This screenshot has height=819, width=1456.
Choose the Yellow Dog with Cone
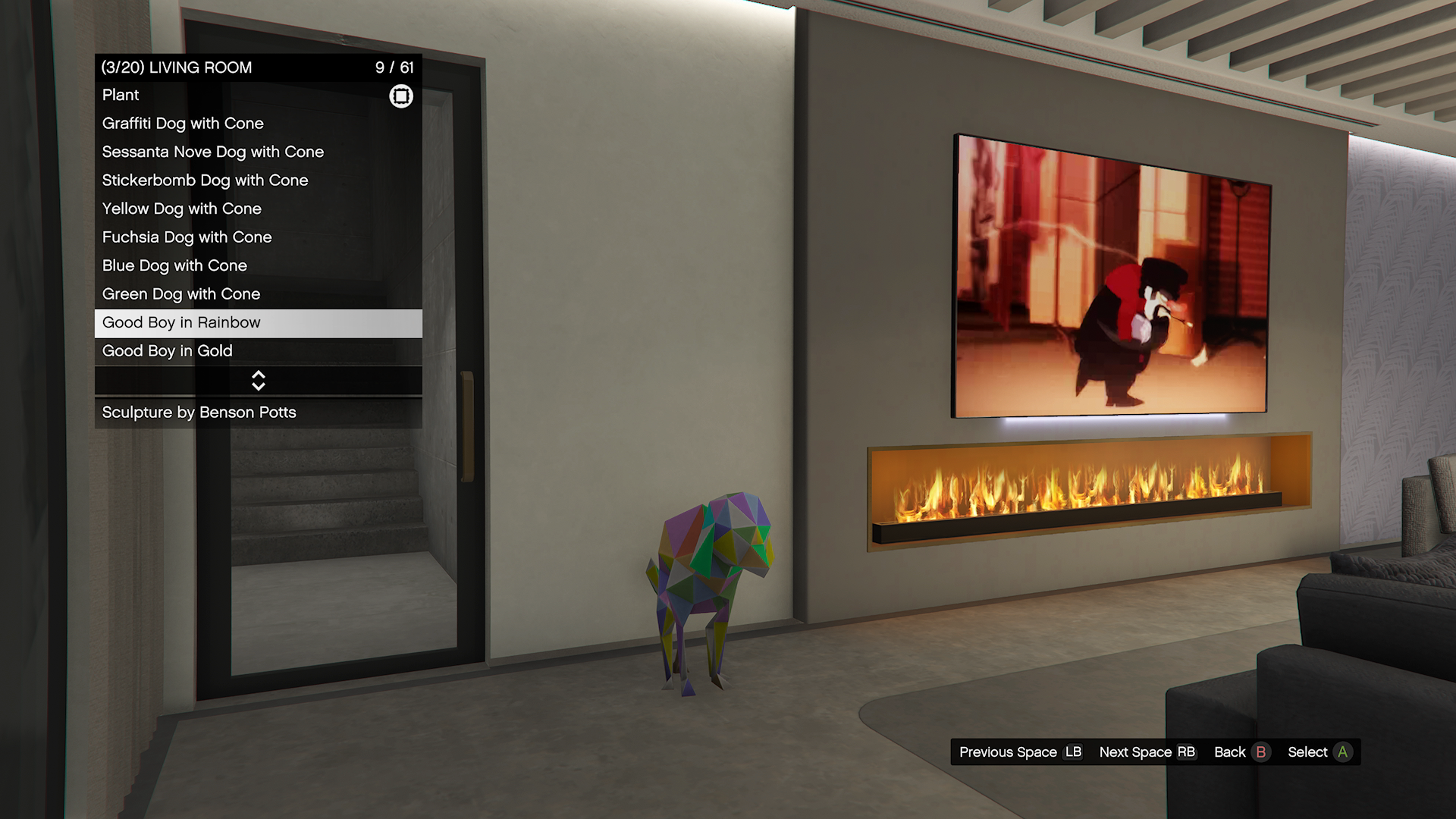(258, 209)
